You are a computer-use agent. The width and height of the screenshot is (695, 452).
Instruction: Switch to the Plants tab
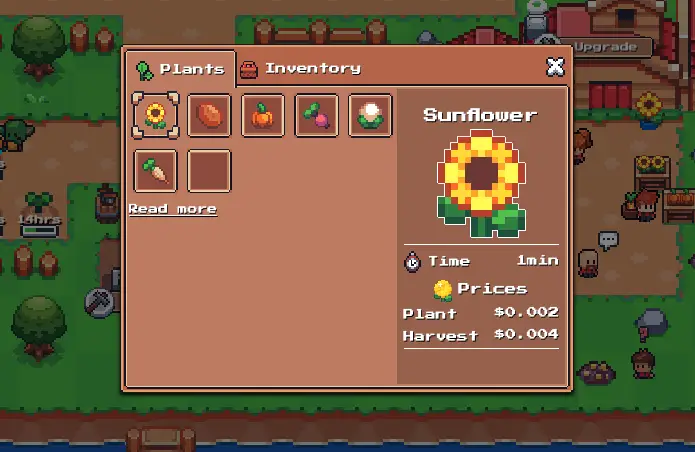[180, 69]
